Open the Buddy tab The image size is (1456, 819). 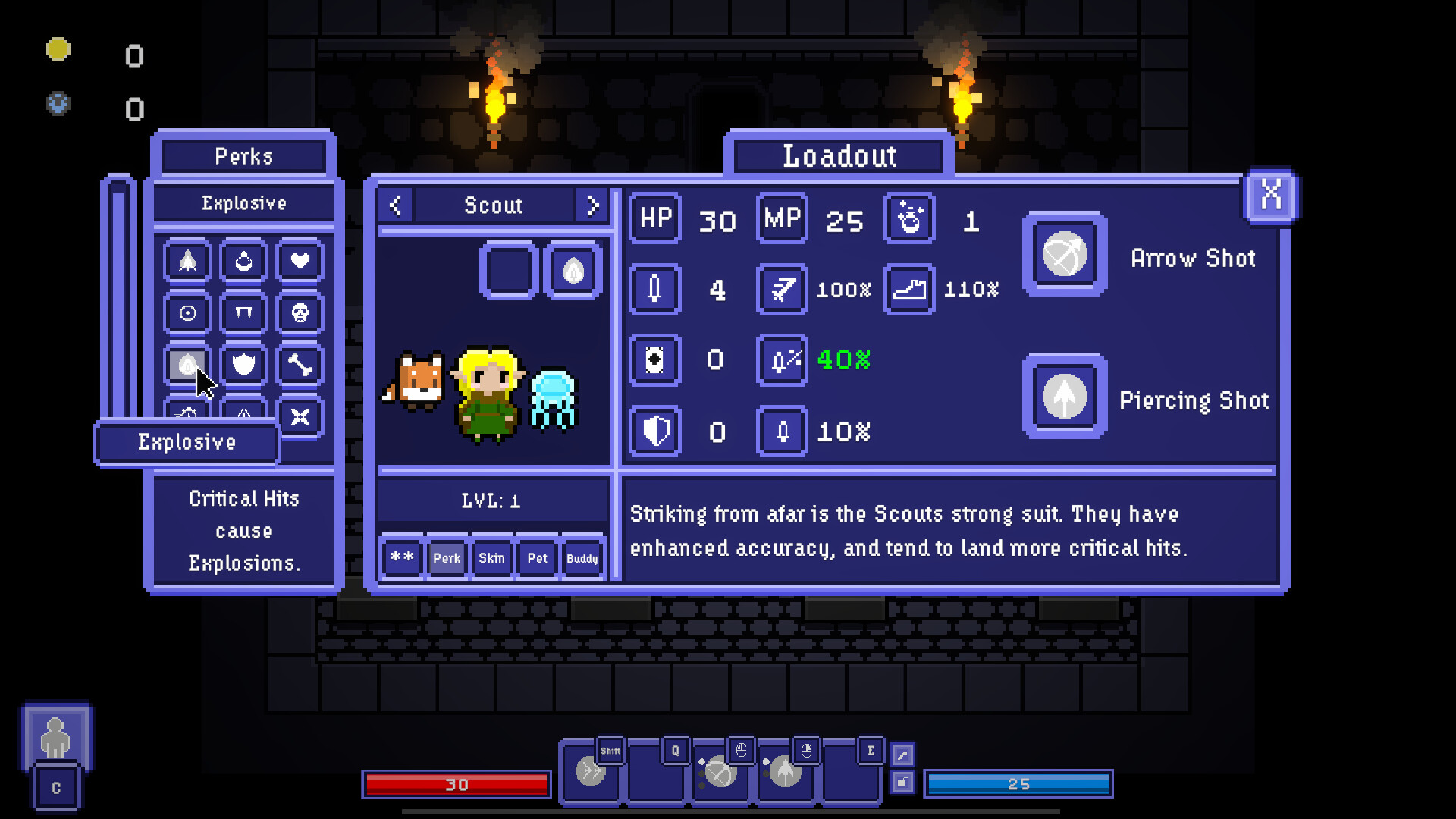click(581, 559)
